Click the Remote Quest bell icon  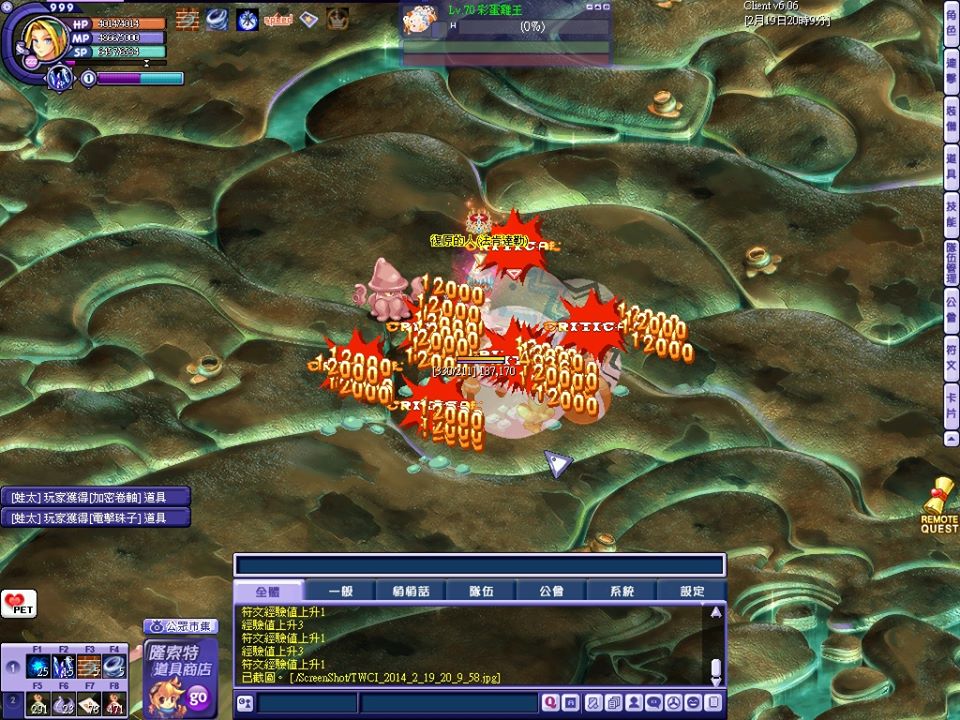(x=939, y=506)
